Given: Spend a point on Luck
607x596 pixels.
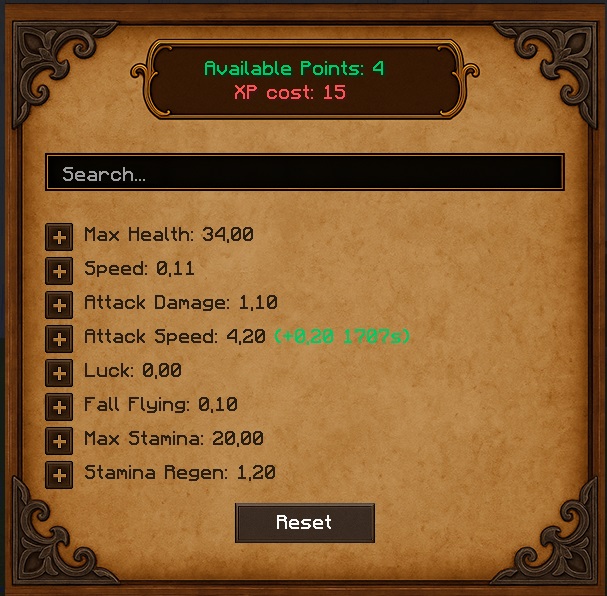Looking at the screenshot, I should (59, 373).
